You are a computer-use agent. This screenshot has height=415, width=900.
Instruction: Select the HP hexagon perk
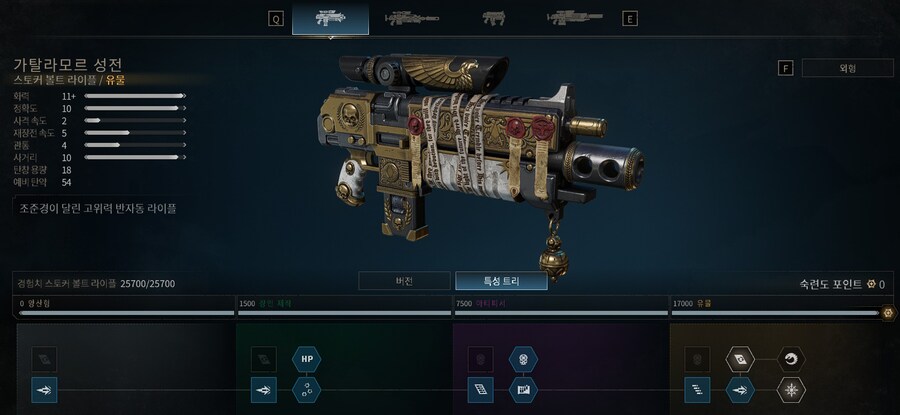tap(307, 358)
